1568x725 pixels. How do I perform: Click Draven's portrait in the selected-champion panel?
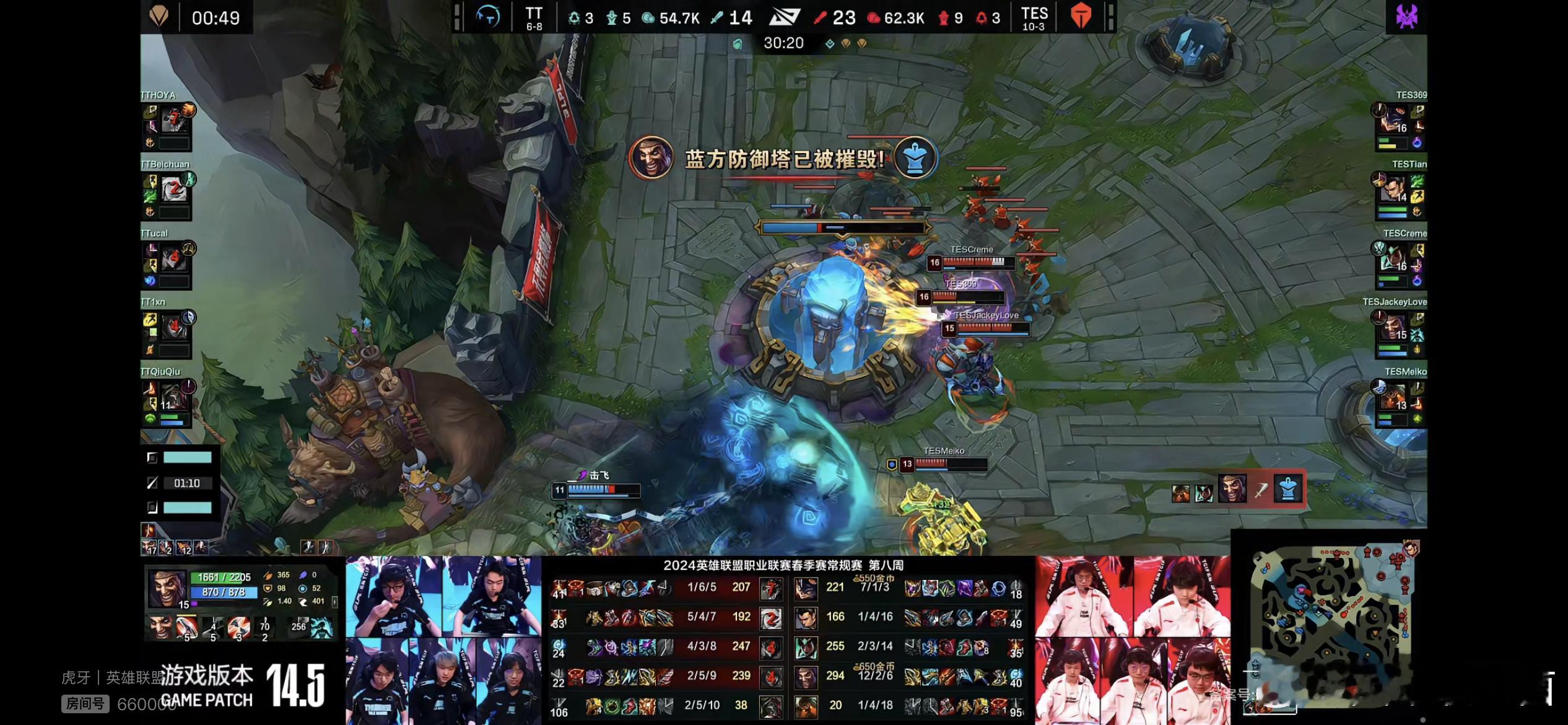166,589
